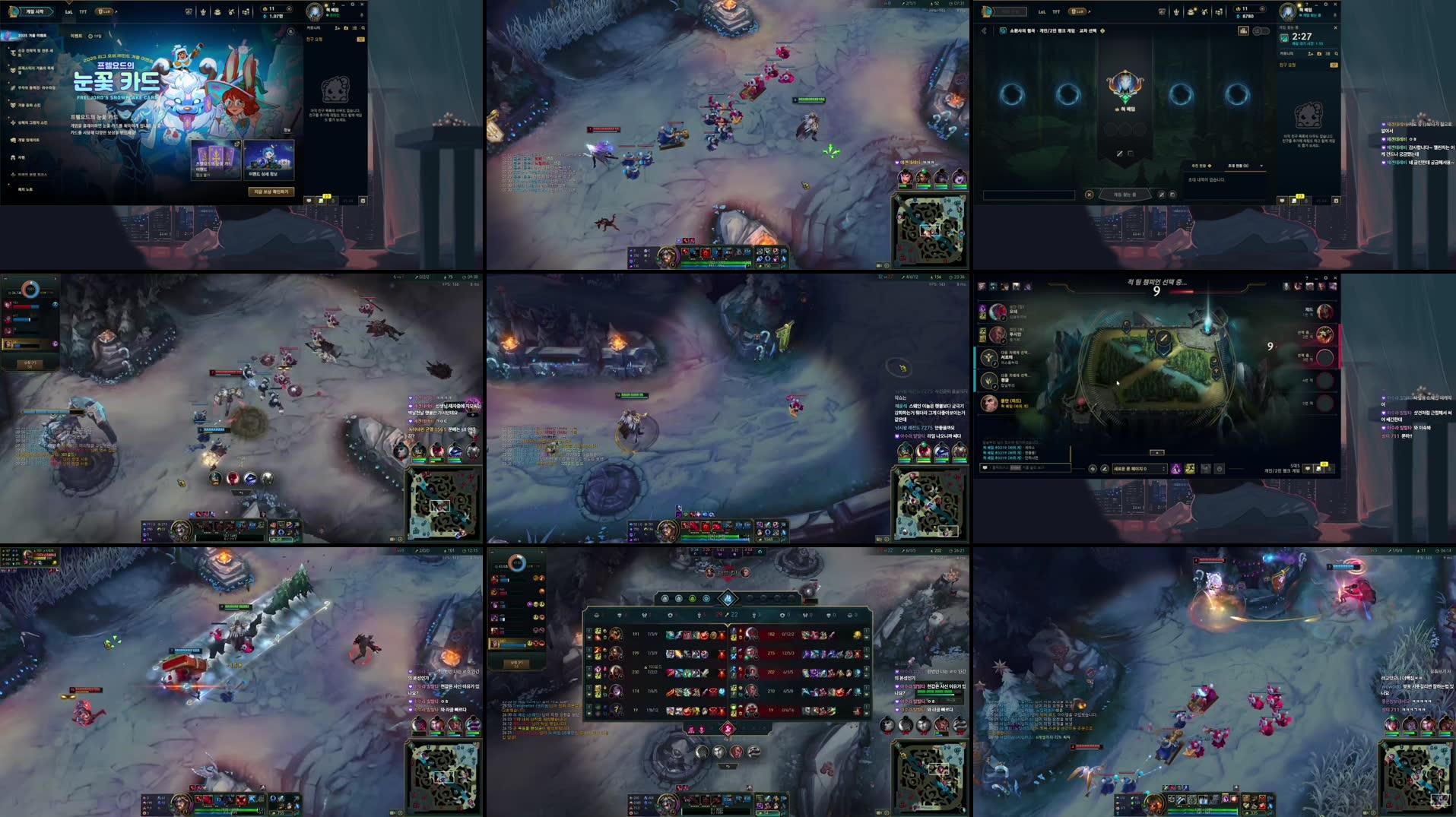Click the 지금 보상 확인하기 reward button
This screenshot has width=1456, height=817.
tap(271, 192)
